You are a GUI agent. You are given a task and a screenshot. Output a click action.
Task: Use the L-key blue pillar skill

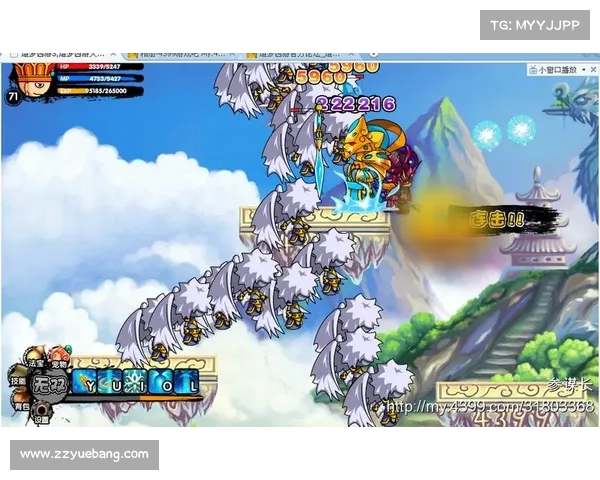point(188,383)
